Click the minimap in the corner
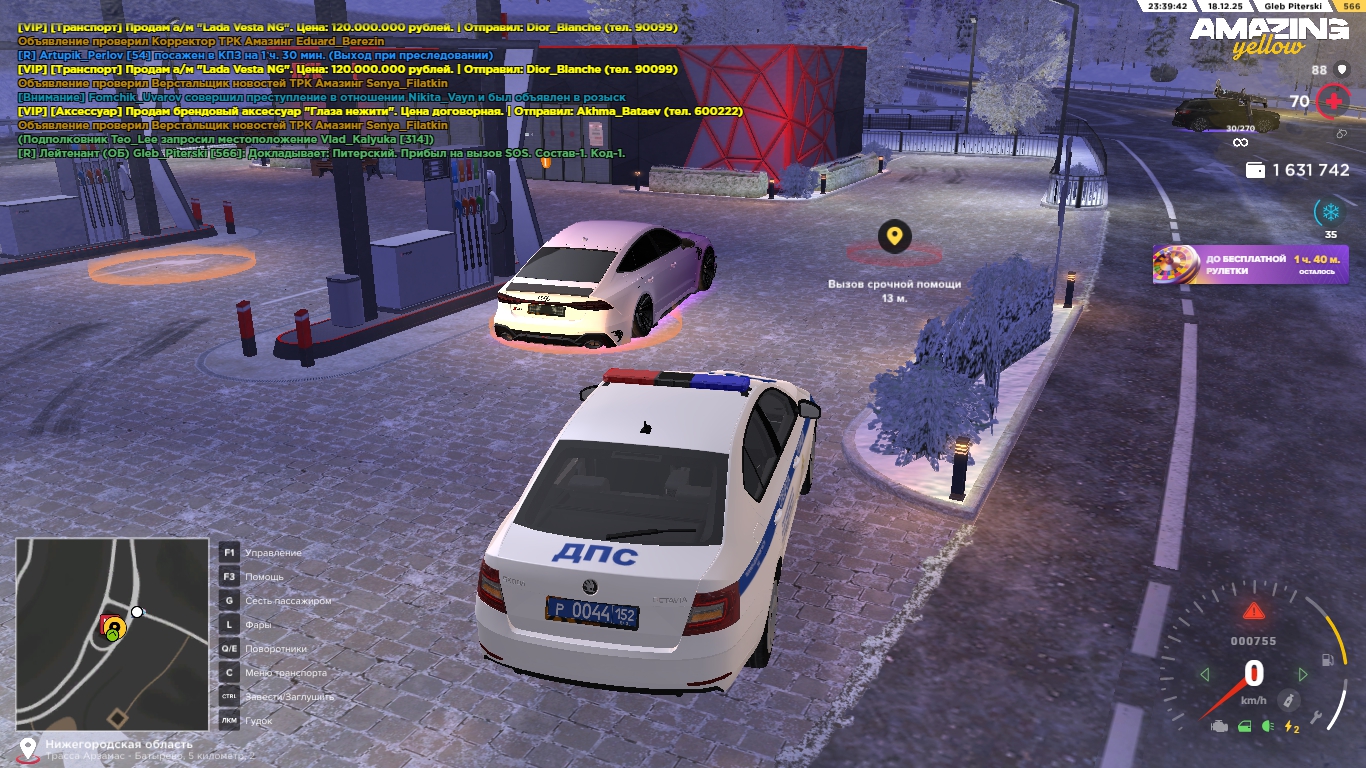The image size is (1366, 768). (x=112, y=634)
